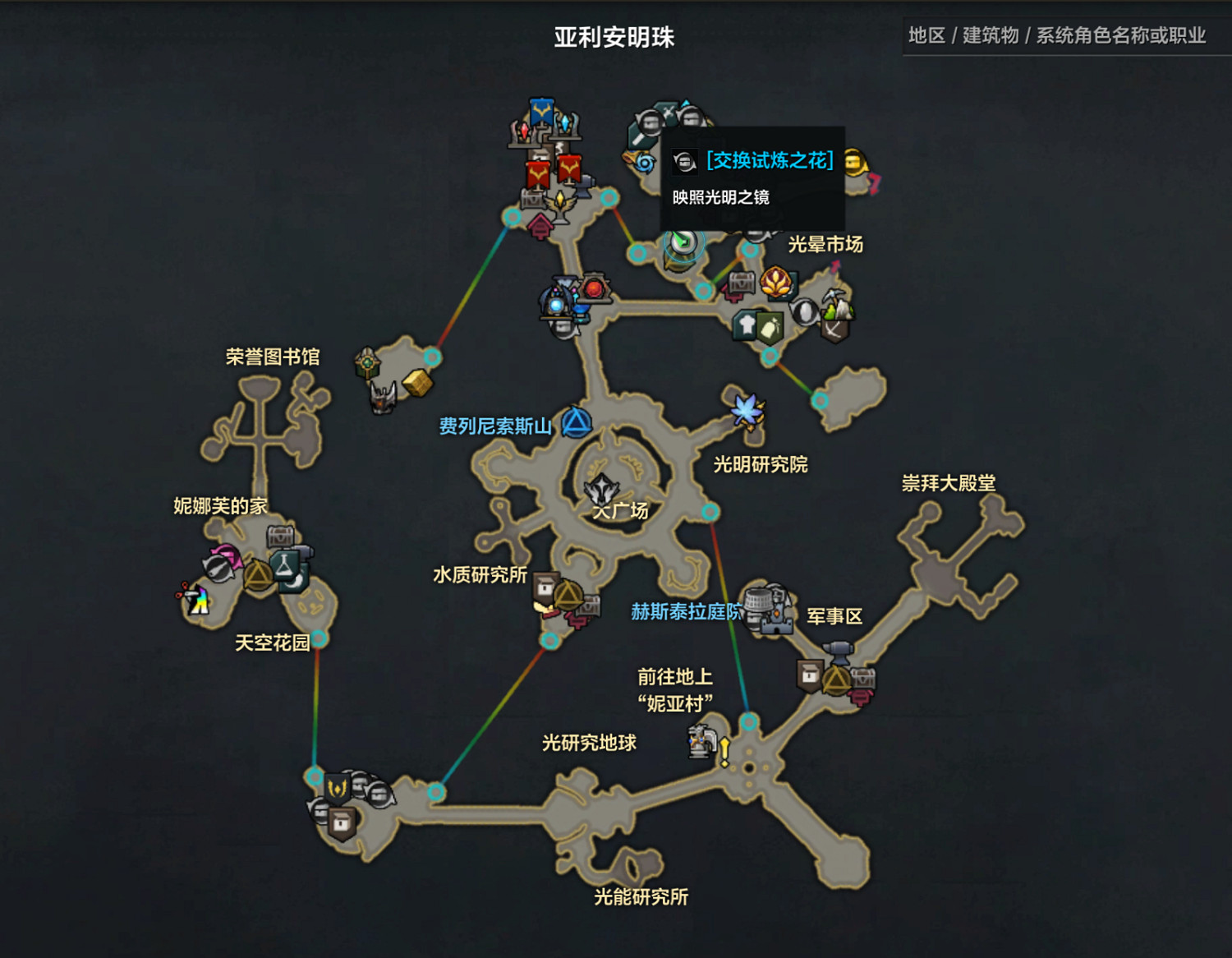Select the chef-hat cooking merchant icon near 光晕市场
The width and height of the screenshot is (1232, 958).
click(746, 325)
